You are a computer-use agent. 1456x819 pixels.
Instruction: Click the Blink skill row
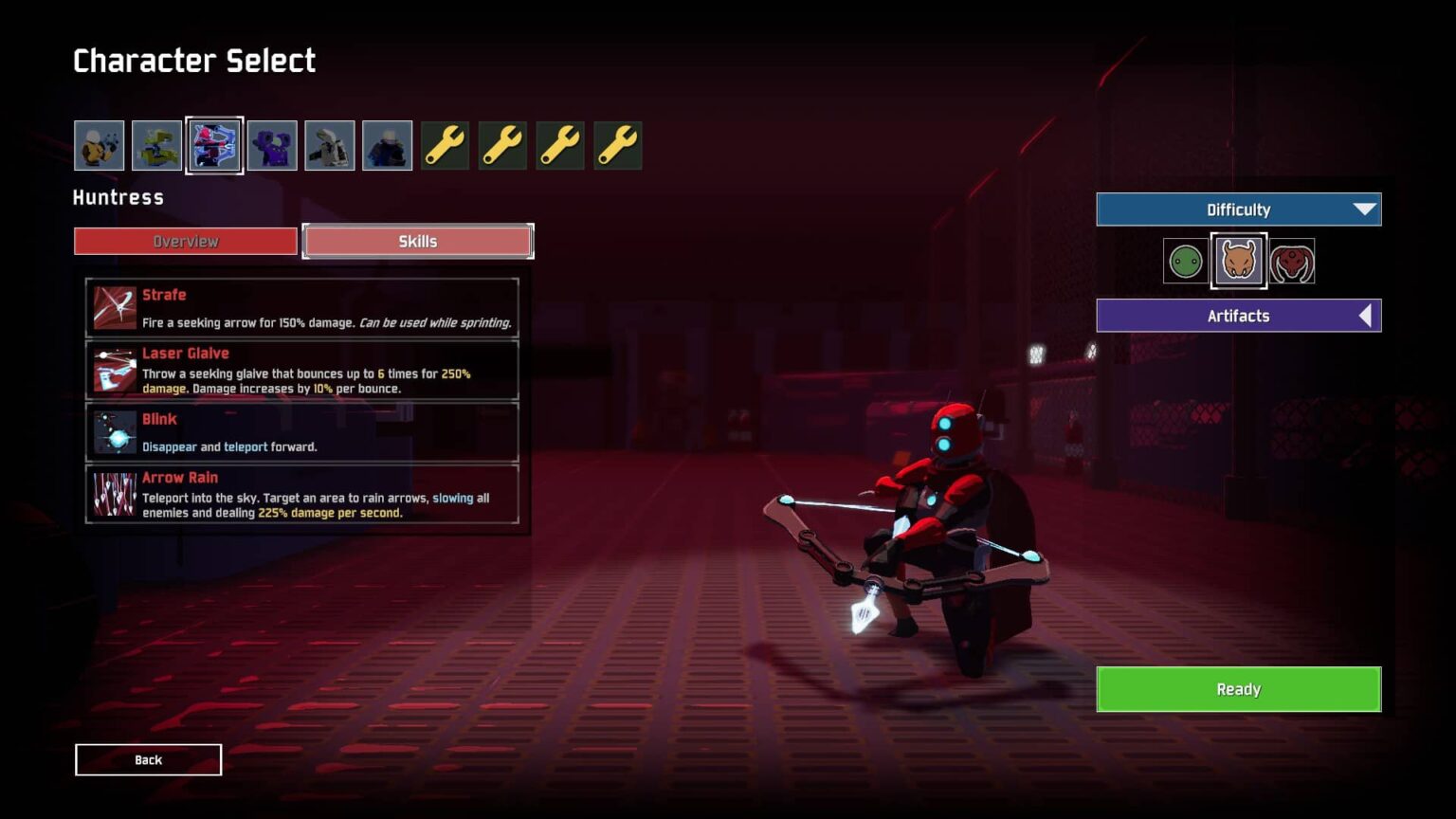pyautogui.click(x=302, y=432)
